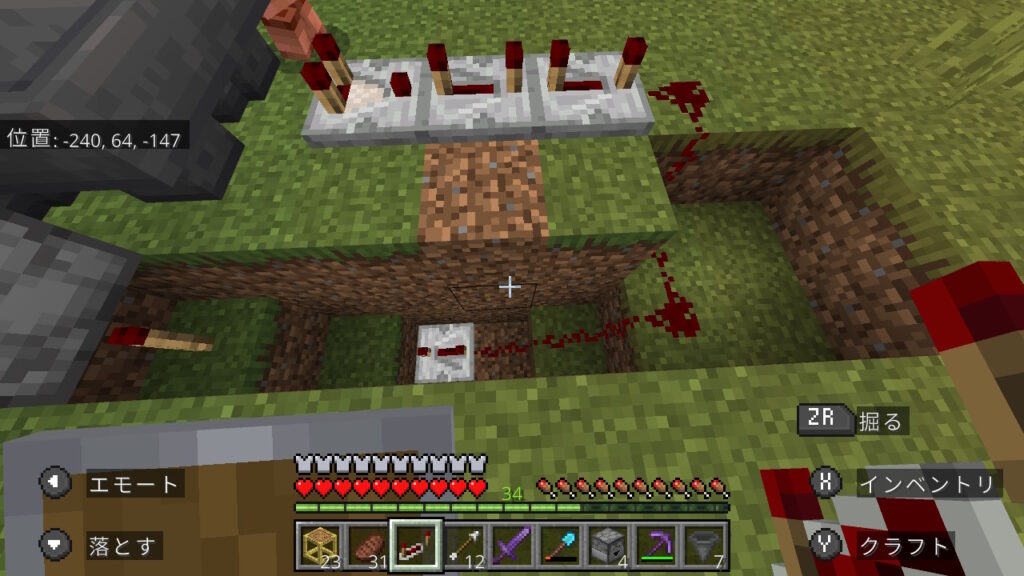Viewport: 1024px width, 576px height.
Task: Equip the enchanted purple sword
Action: pyautogui.click(x=511, y=545)
